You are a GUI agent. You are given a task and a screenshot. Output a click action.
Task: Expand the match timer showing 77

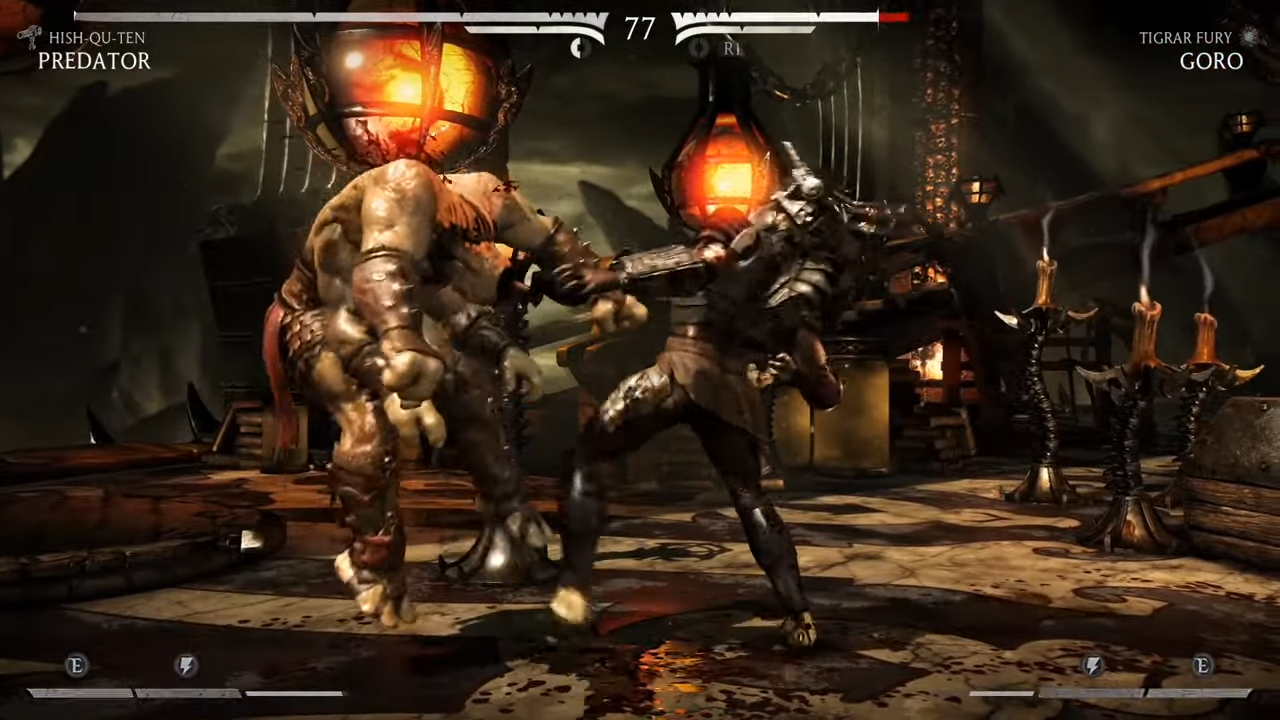(639, 29)
